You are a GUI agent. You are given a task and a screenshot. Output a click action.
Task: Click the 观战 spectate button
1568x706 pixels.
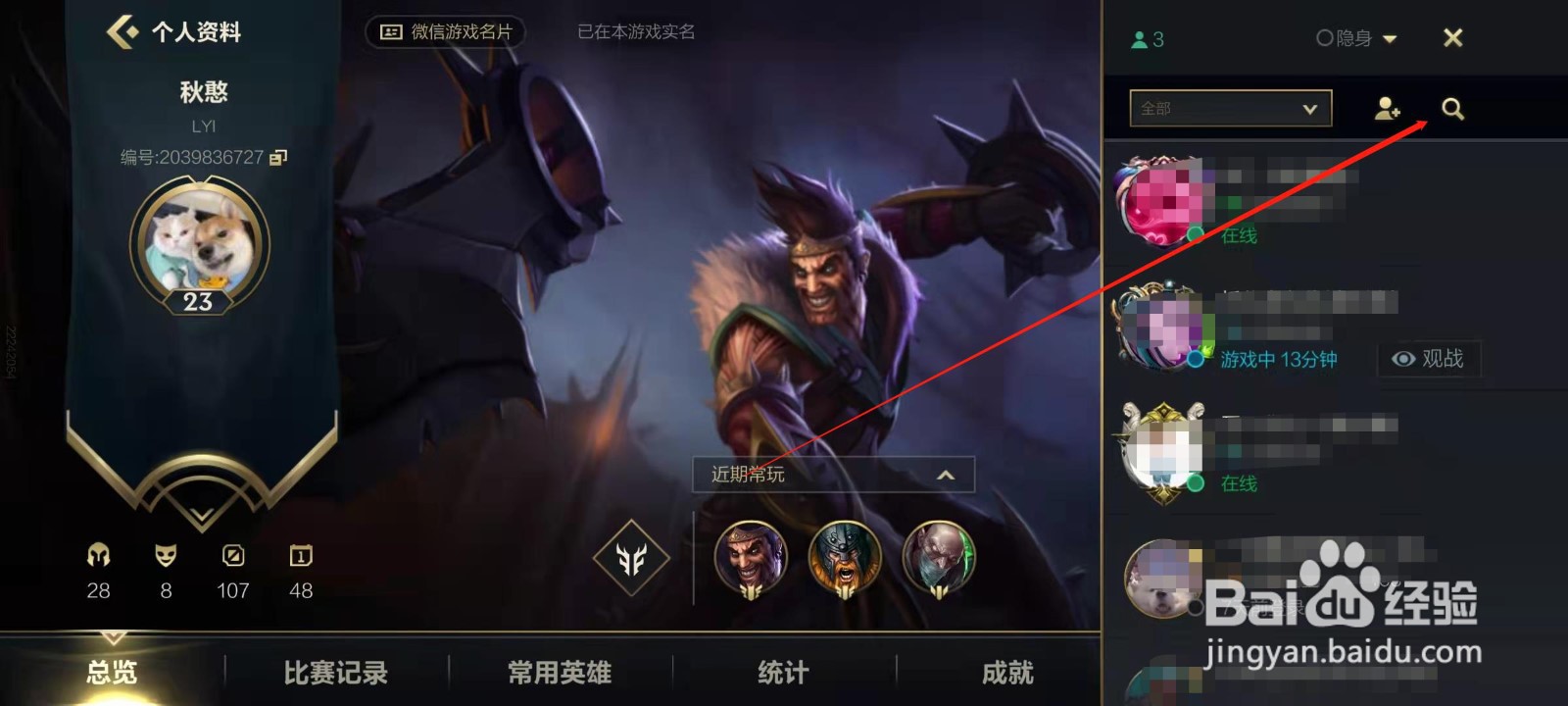1430,359
